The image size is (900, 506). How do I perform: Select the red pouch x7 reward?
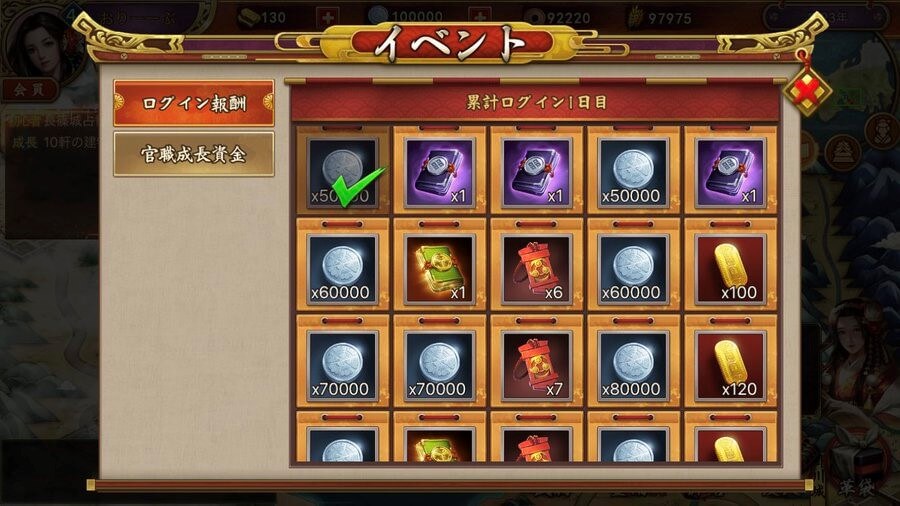pos(538,361)
